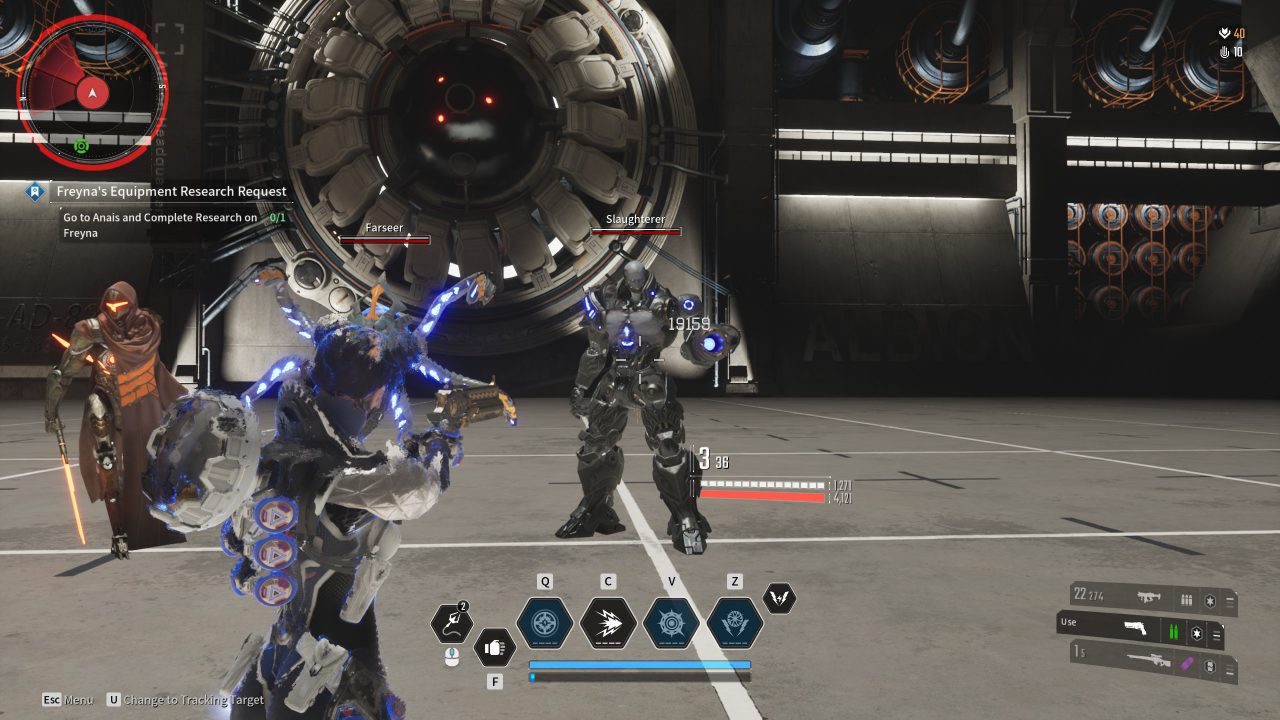
Task: Toggle the hexagonal socket icon on the pistol slot
Action: tap(1196, 632)
